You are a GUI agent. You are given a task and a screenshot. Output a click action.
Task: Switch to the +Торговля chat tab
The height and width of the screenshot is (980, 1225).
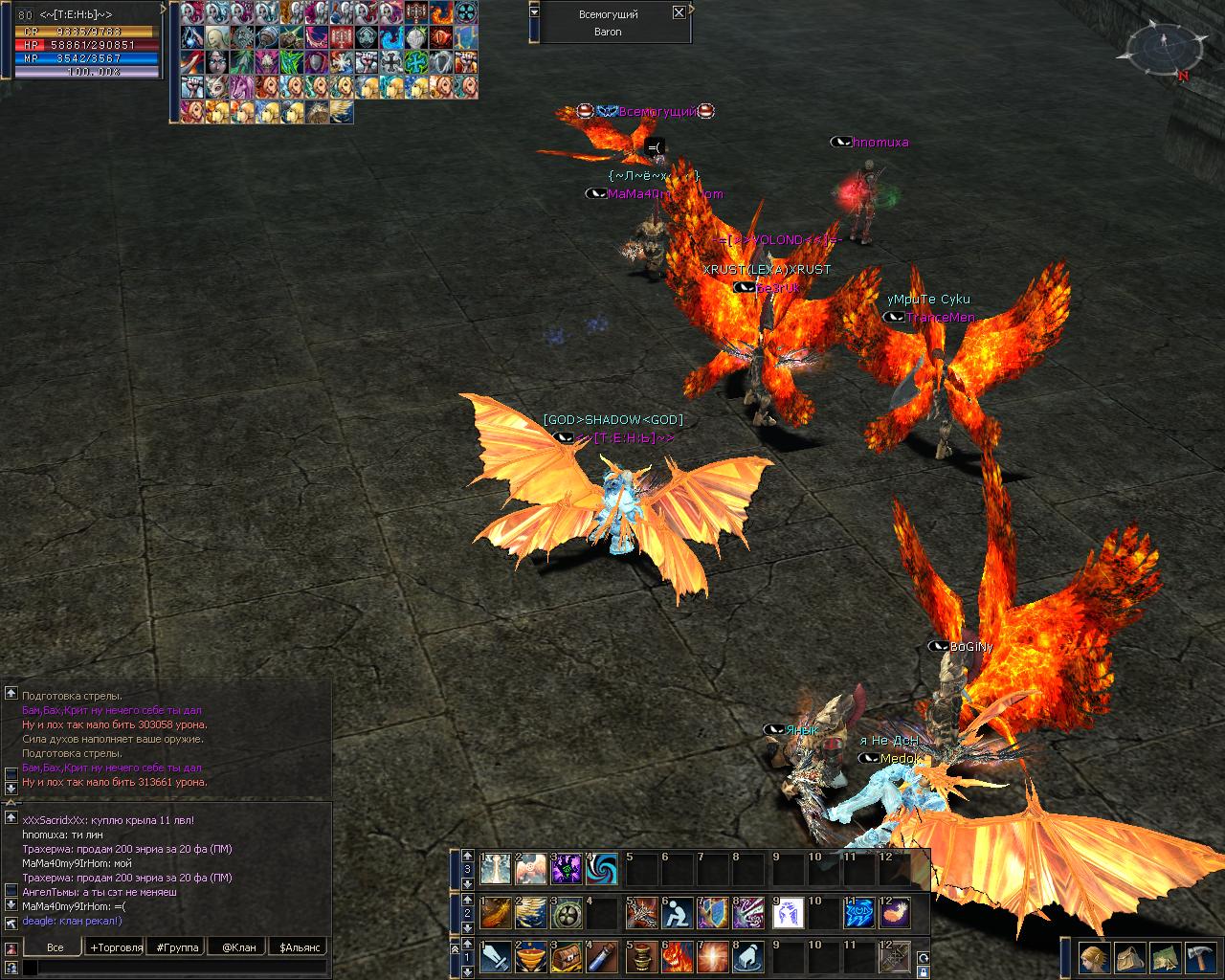click(116, 947)
